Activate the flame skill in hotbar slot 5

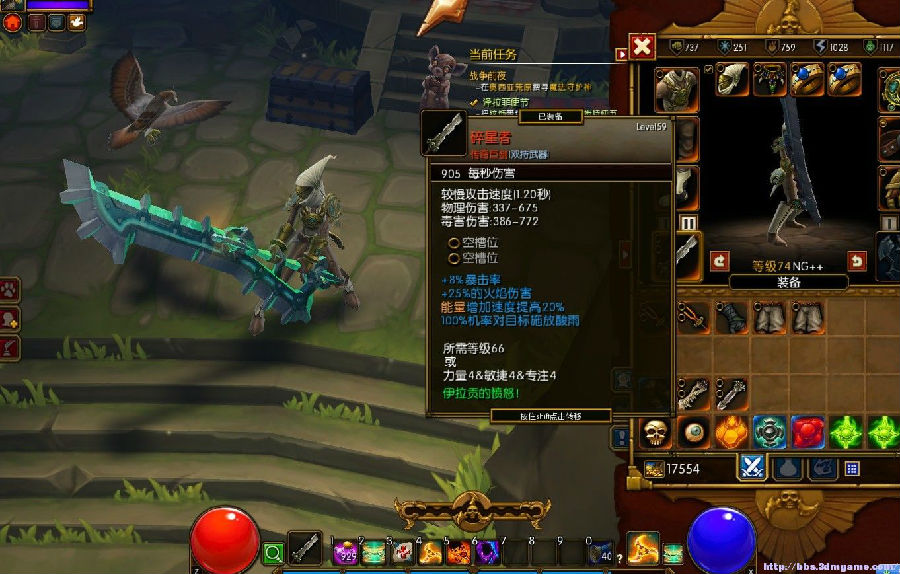pos(459,551)
